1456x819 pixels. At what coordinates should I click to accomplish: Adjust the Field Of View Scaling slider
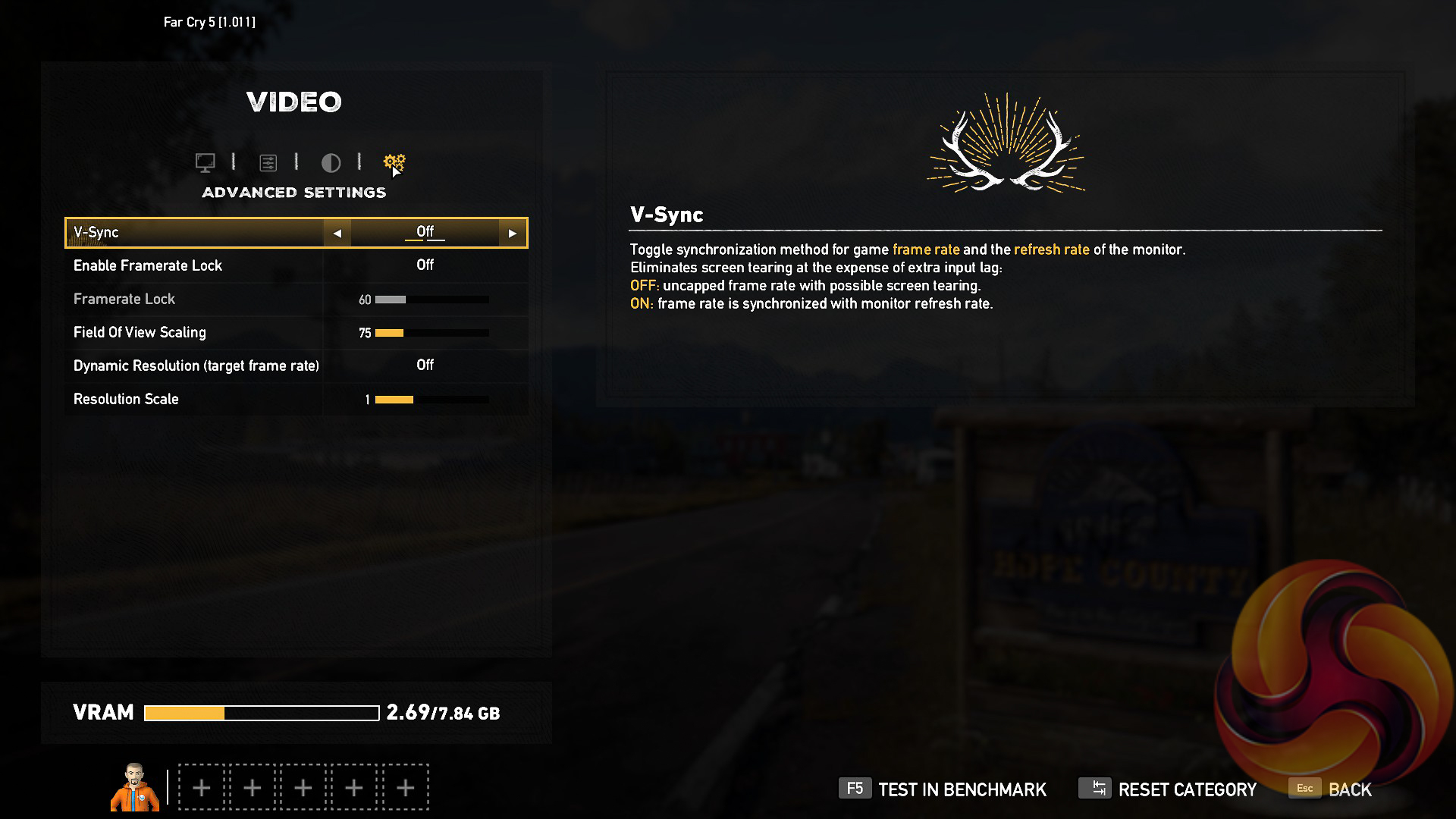click(431, 333)
